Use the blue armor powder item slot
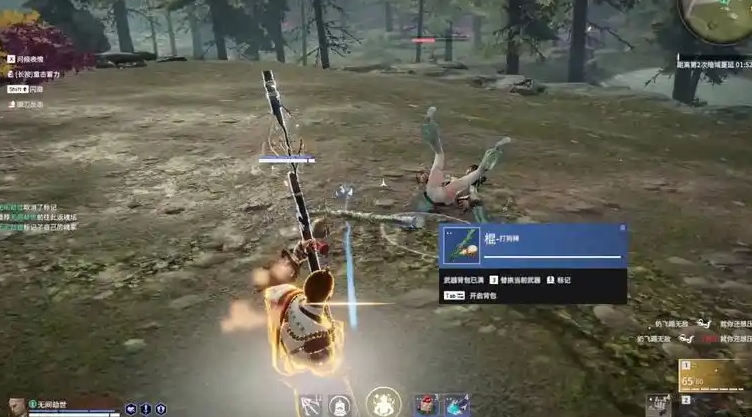The image size is (752, 417). 456,405
